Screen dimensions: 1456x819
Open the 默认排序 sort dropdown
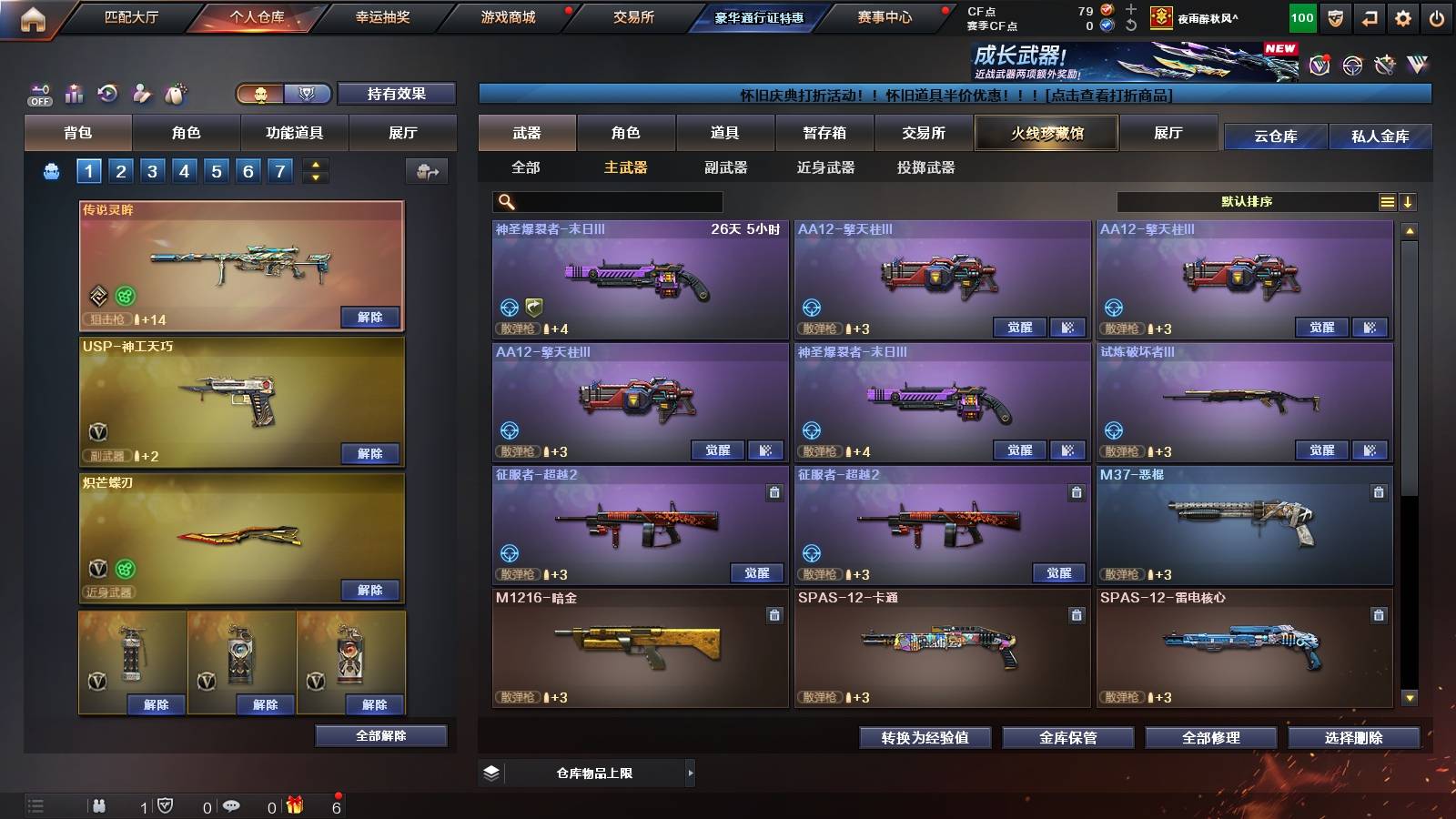(1247, 201)
